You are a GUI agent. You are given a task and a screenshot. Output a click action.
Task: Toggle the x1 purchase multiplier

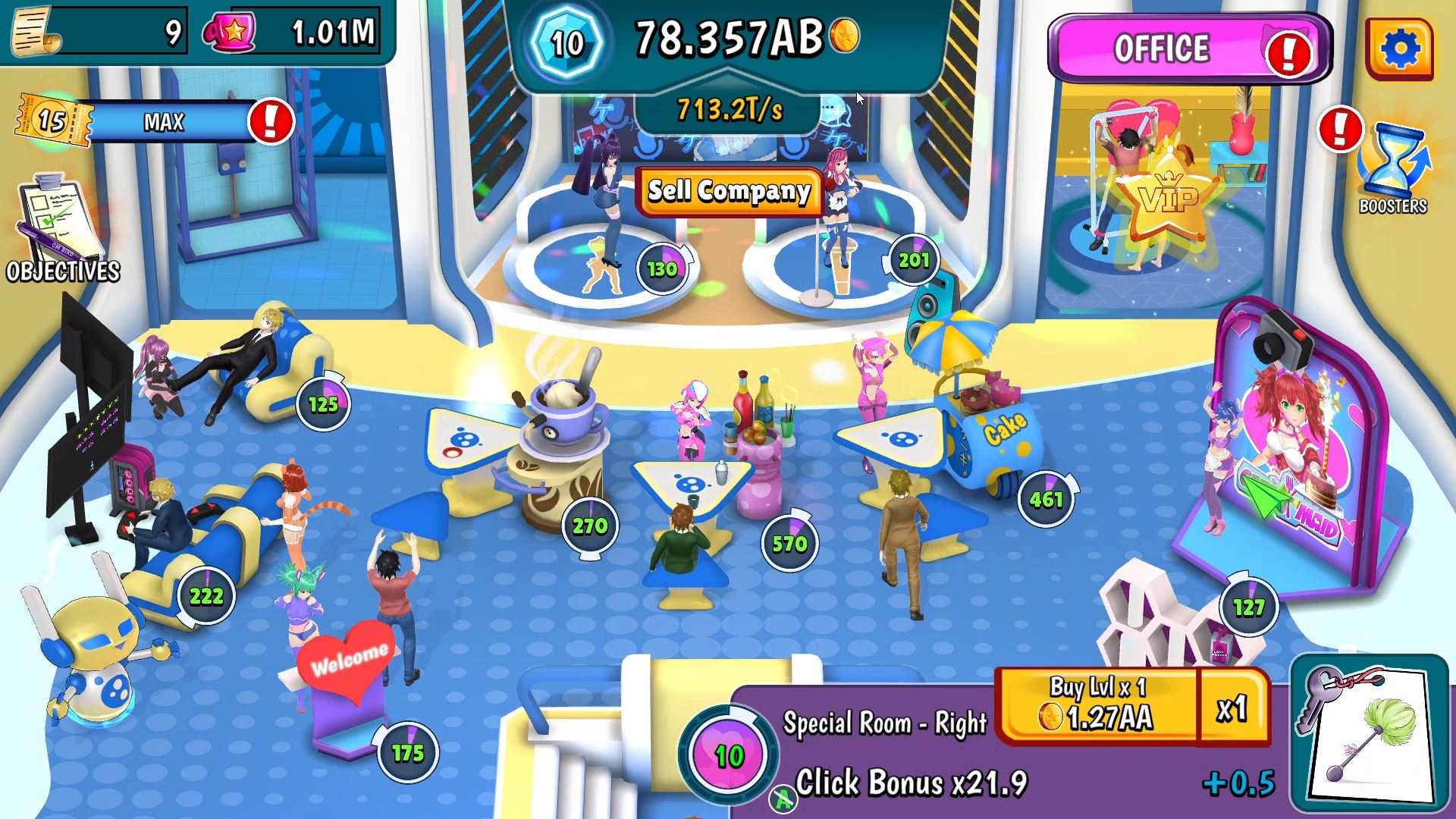point(1232,708)
